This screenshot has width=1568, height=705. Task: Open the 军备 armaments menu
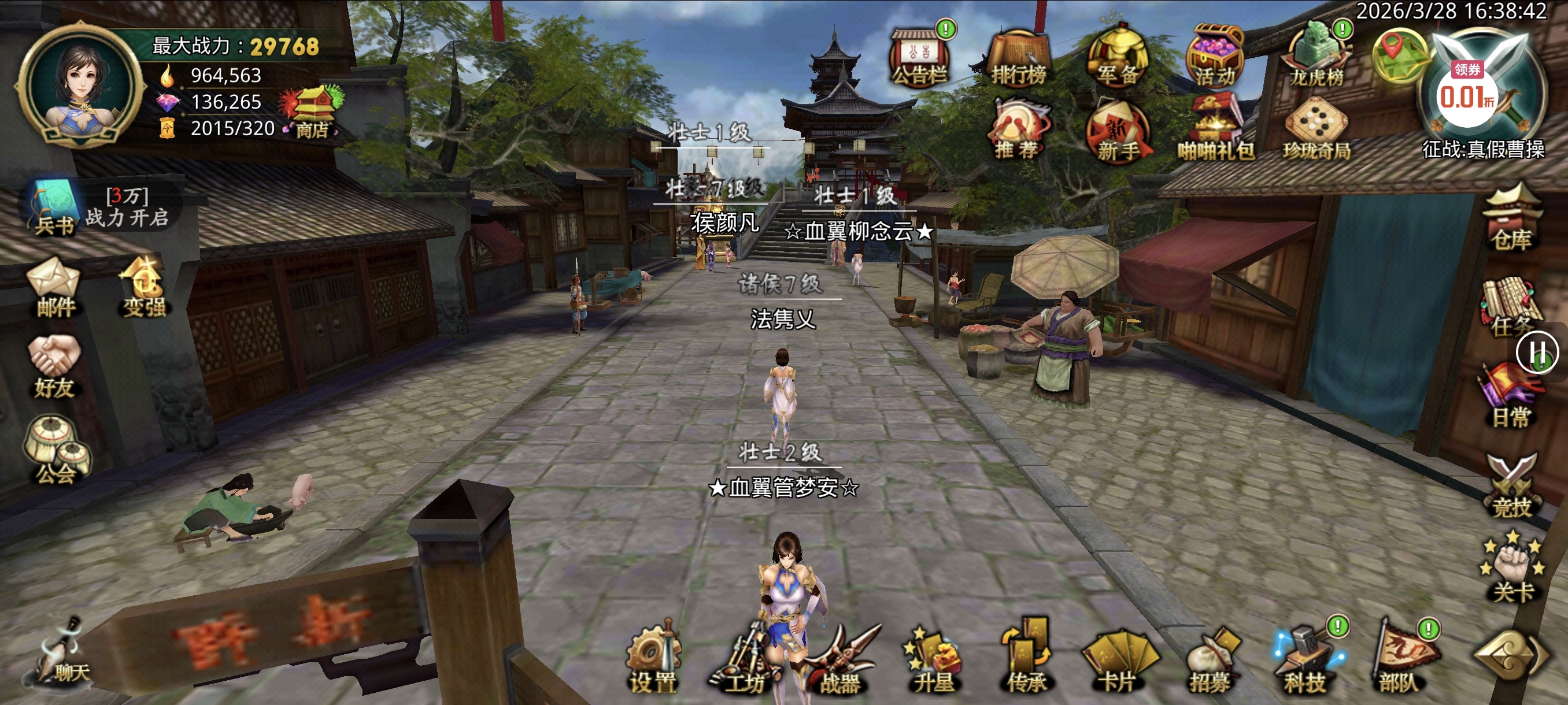click(x=1118, y=57)
